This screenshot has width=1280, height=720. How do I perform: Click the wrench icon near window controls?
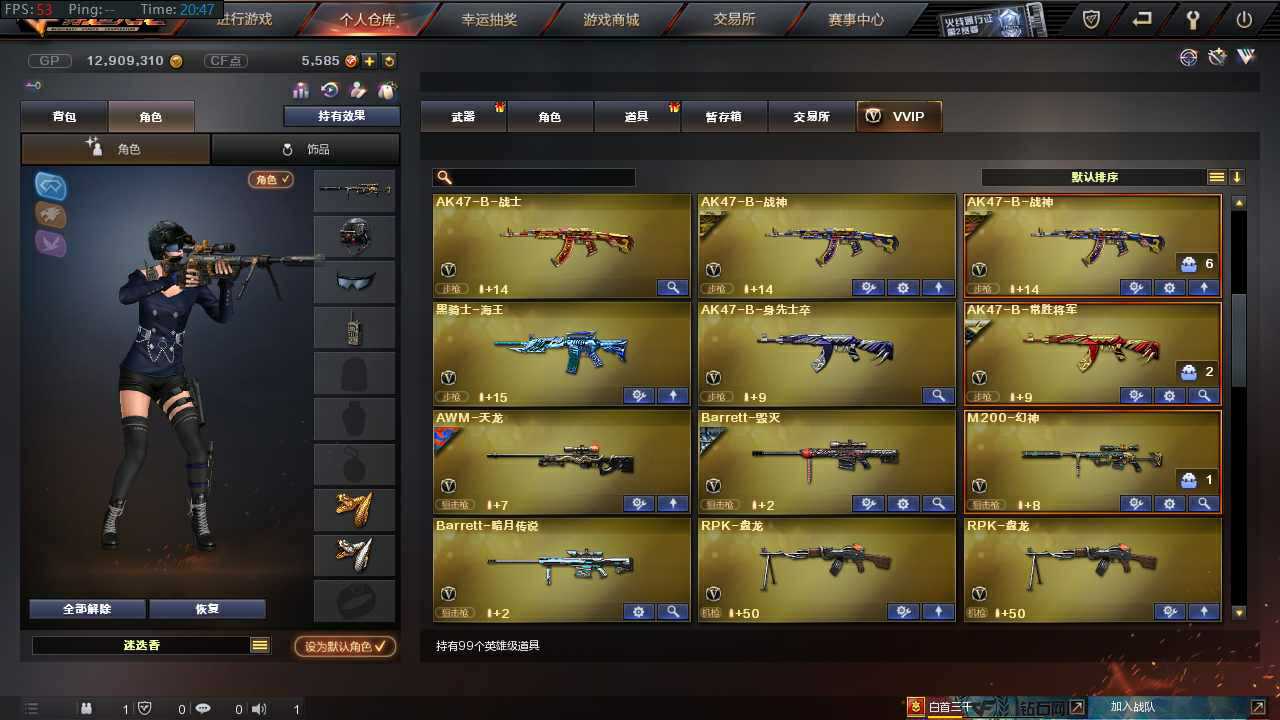tap(1191, 17)
